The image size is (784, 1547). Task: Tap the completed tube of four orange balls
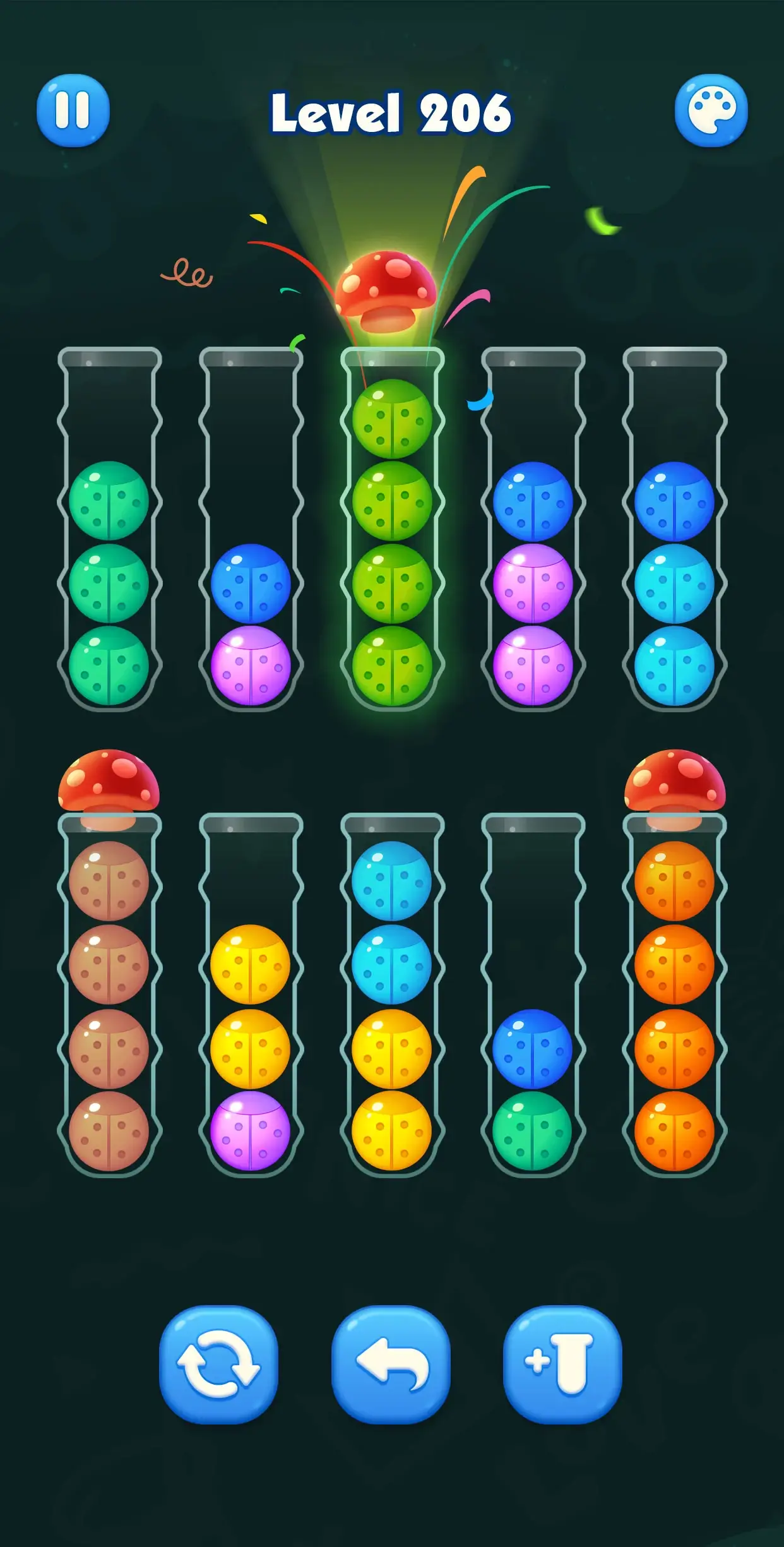point(674,1004)
